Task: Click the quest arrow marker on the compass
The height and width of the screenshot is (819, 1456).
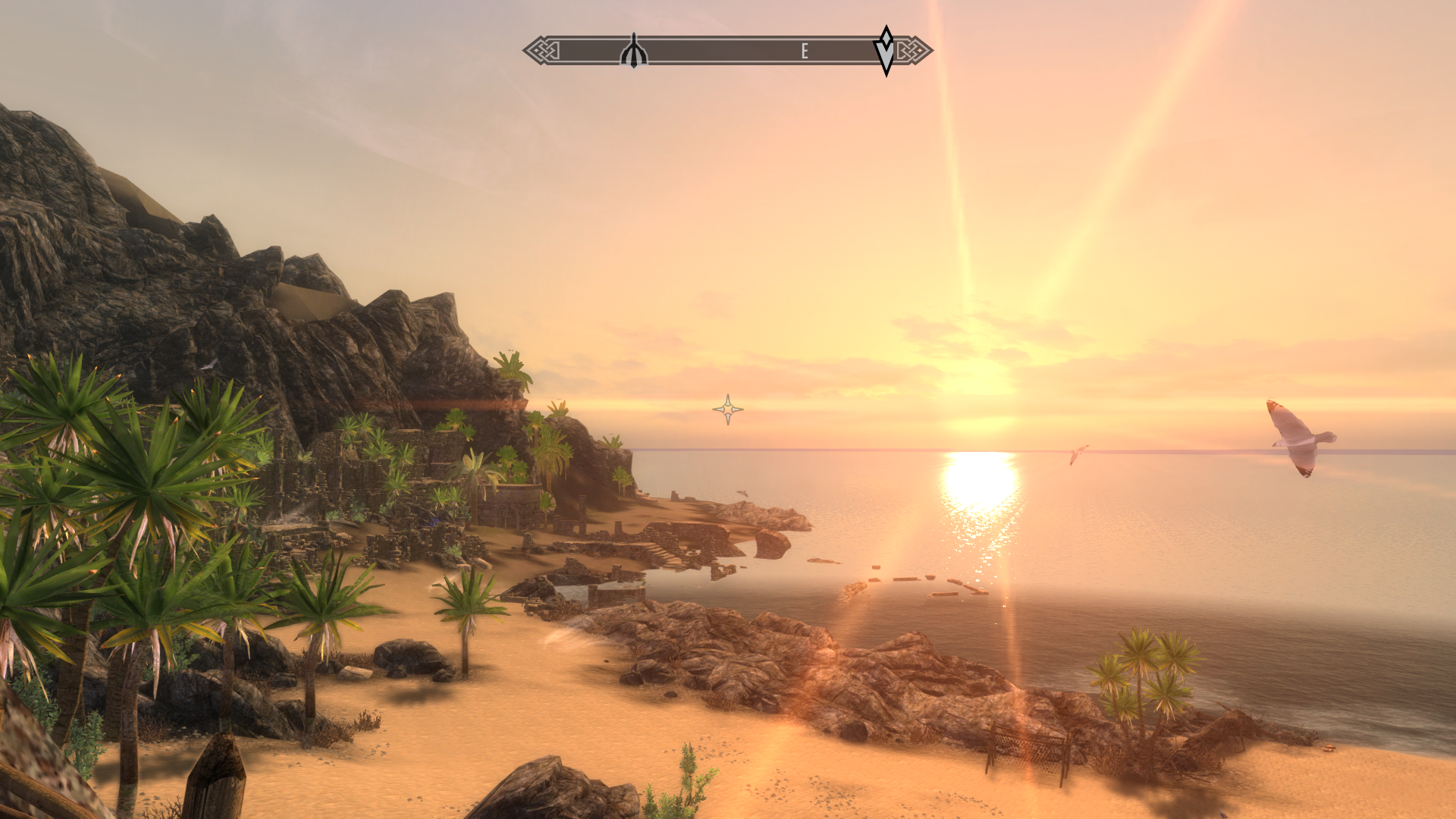Action: click(x=886, y=51)
